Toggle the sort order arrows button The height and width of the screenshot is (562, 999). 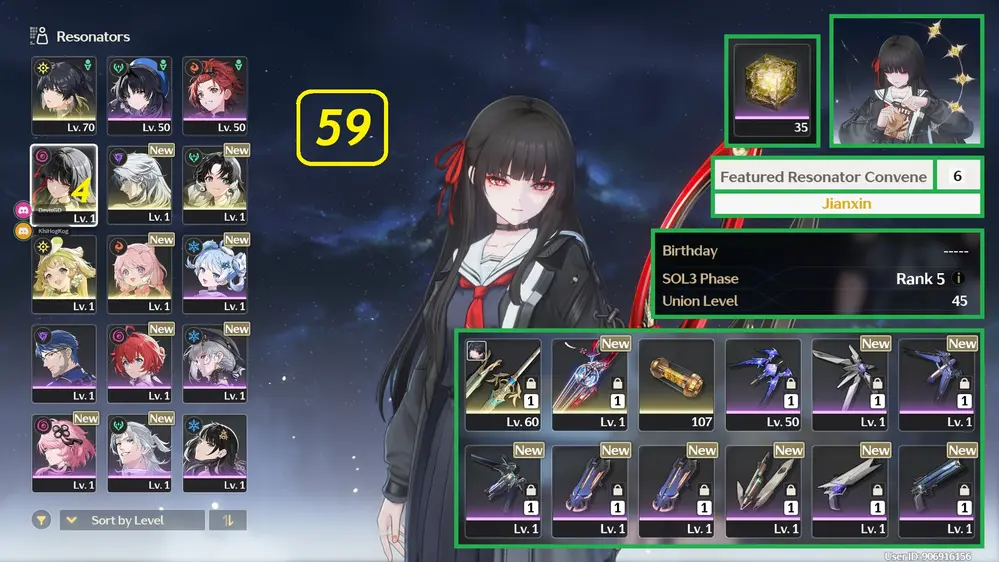(227, 520)
